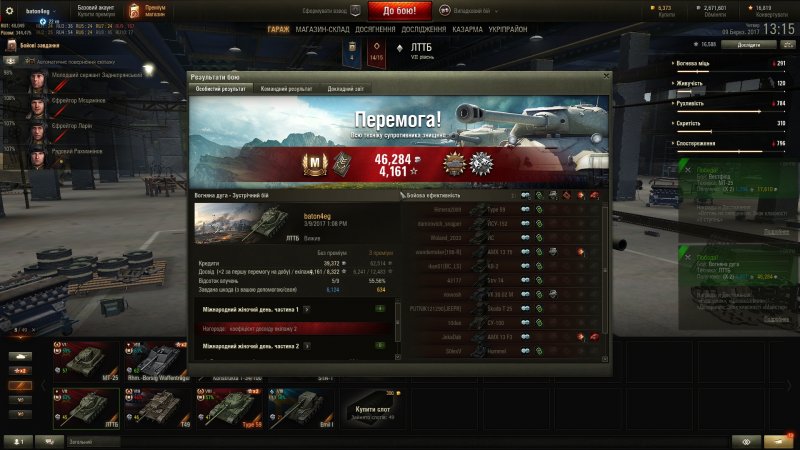Select the Type 59 tank in carousel
Screen dimensions: 800x450
[231, 407]
